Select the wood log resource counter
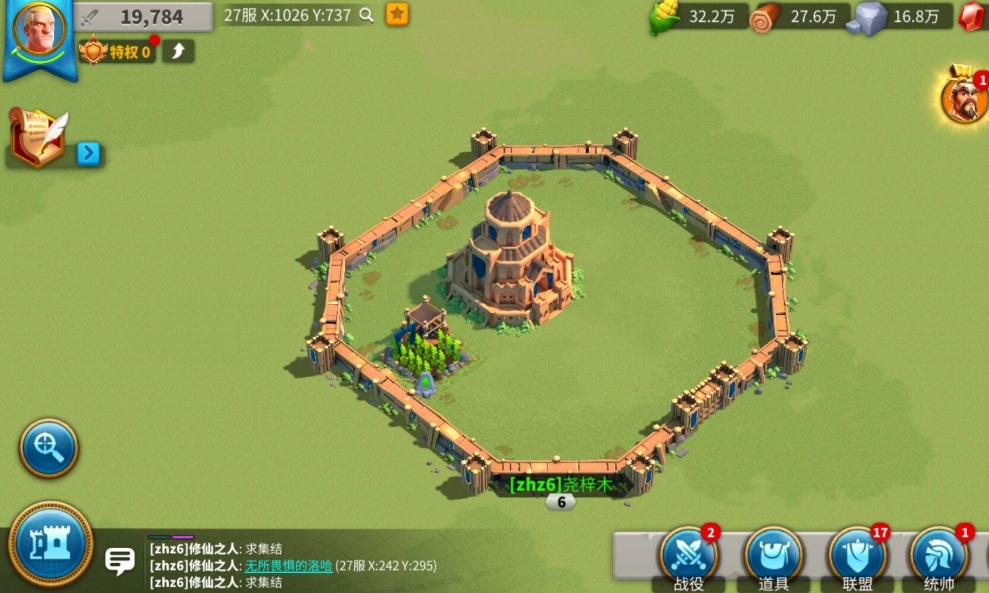This screenshot has width=989, height=593. 799,17
